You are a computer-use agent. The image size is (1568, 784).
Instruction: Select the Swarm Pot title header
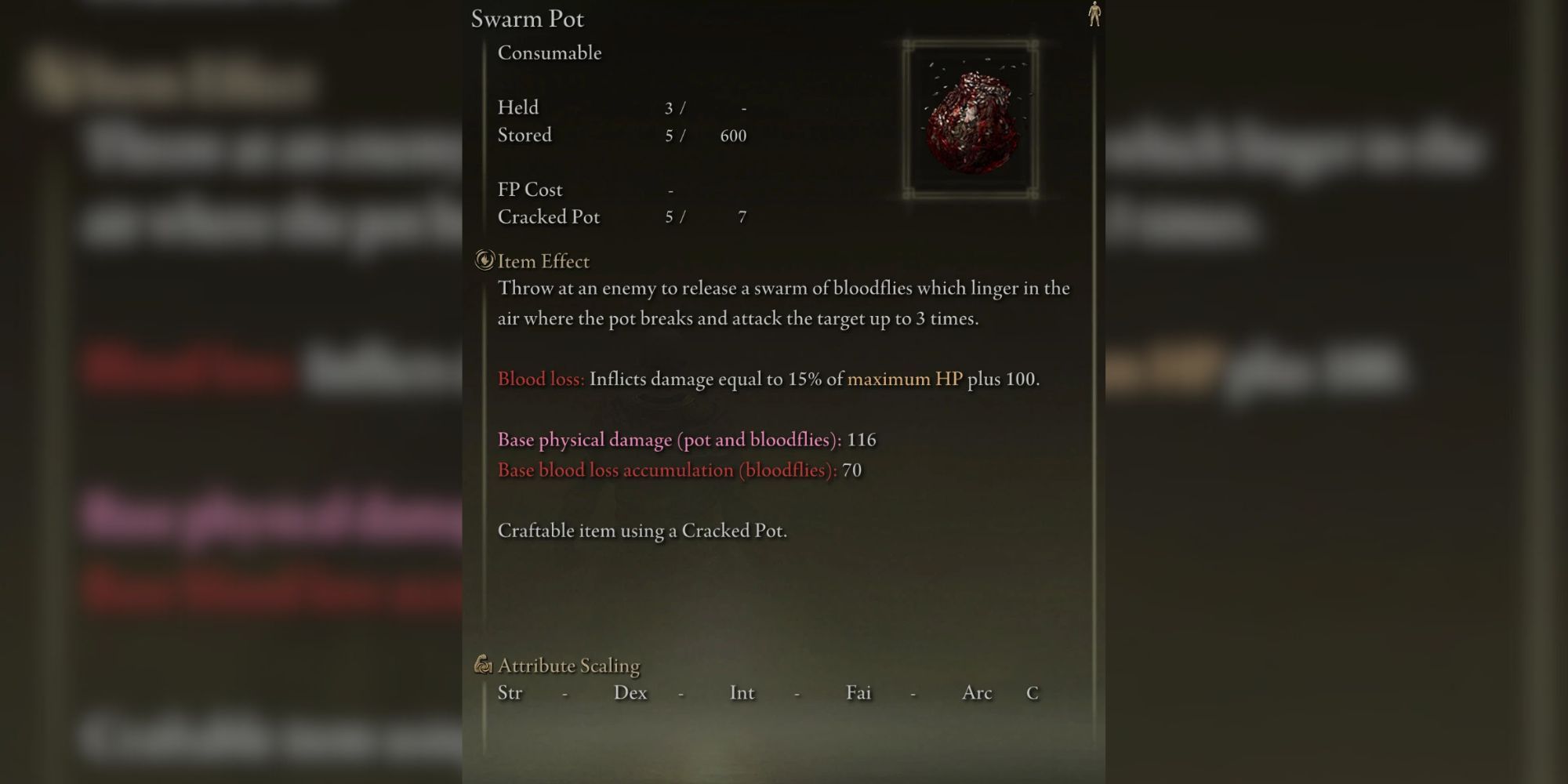click(x=529, y=18)
